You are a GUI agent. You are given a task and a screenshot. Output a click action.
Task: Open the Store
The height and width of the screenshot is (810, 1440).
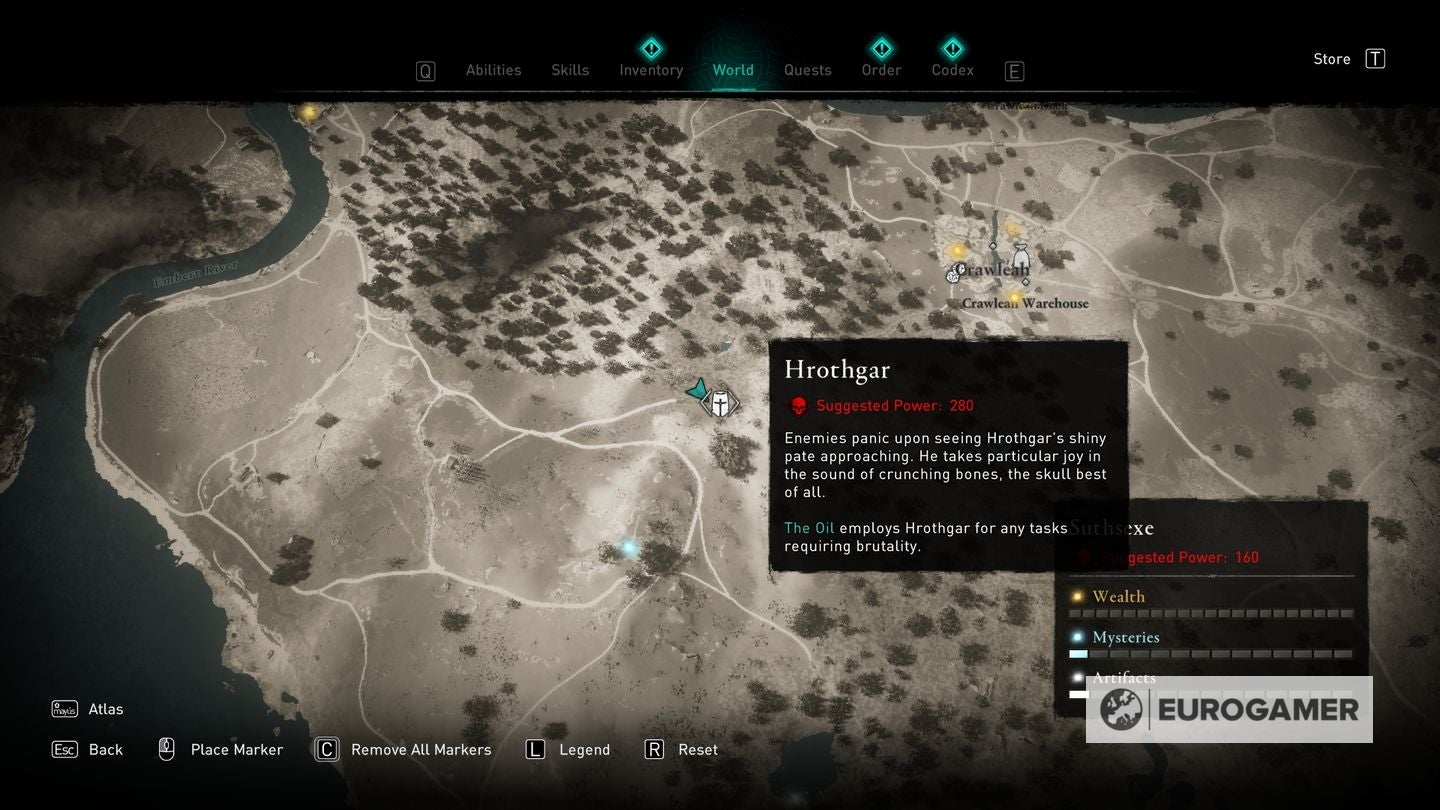1332,58
